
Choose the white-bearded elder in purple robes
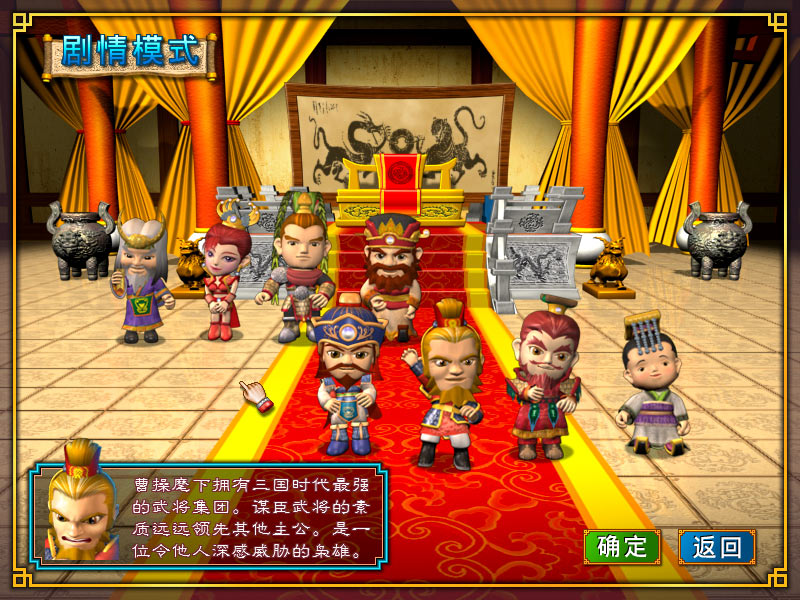(x=142, y=280)
